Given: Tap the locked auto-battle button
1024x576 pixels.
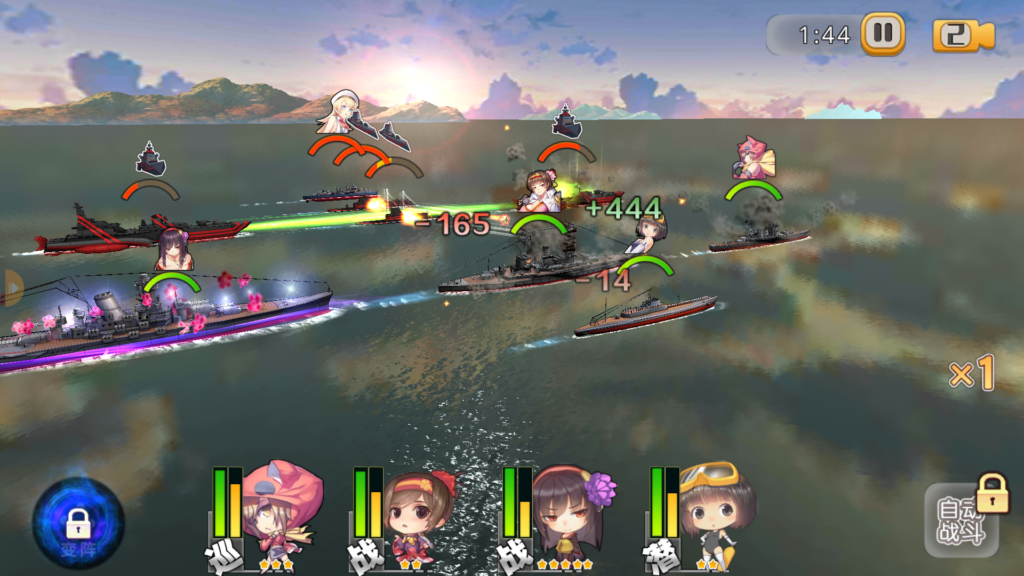Looking at the screenshot, I should 961,520.
